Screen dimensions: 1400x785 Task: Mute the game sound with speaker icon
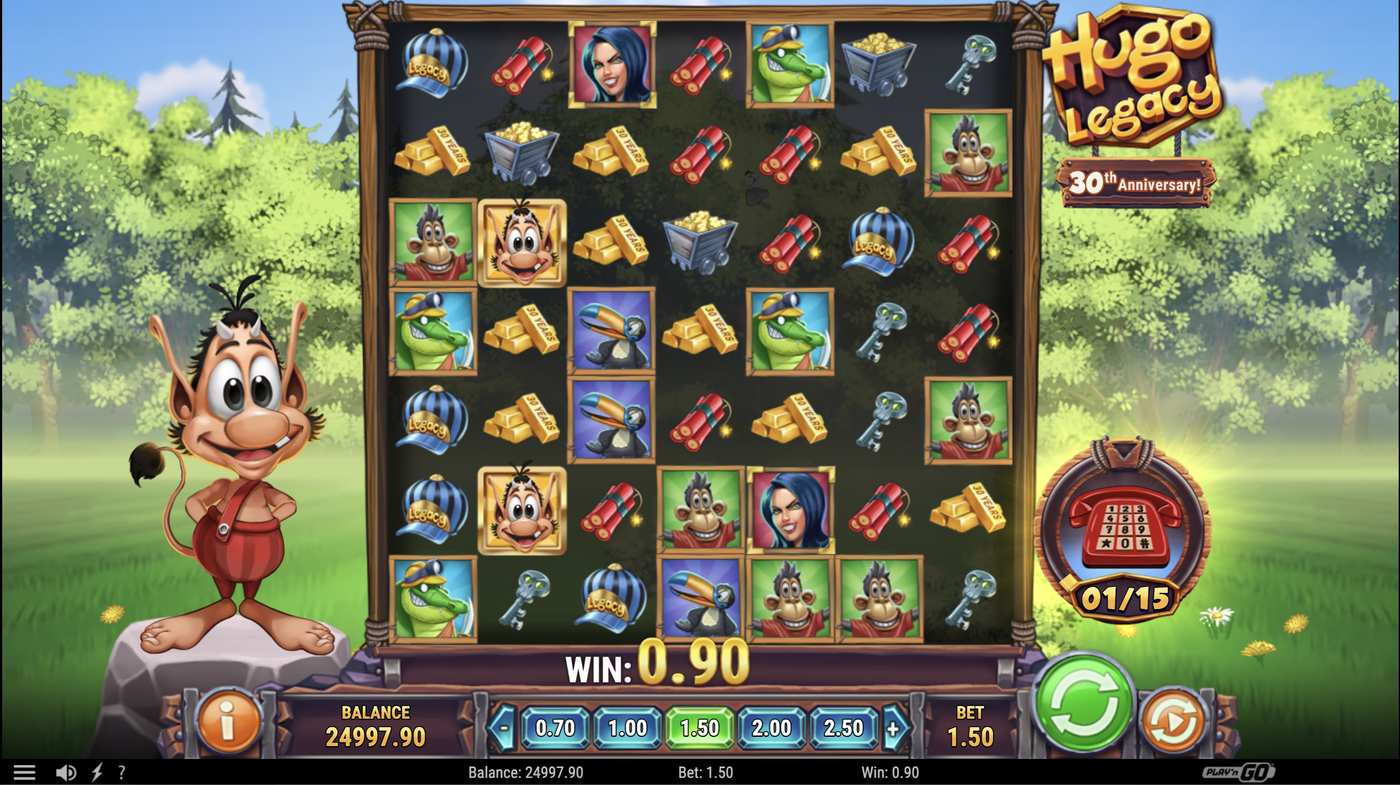(x=64, y=771)
